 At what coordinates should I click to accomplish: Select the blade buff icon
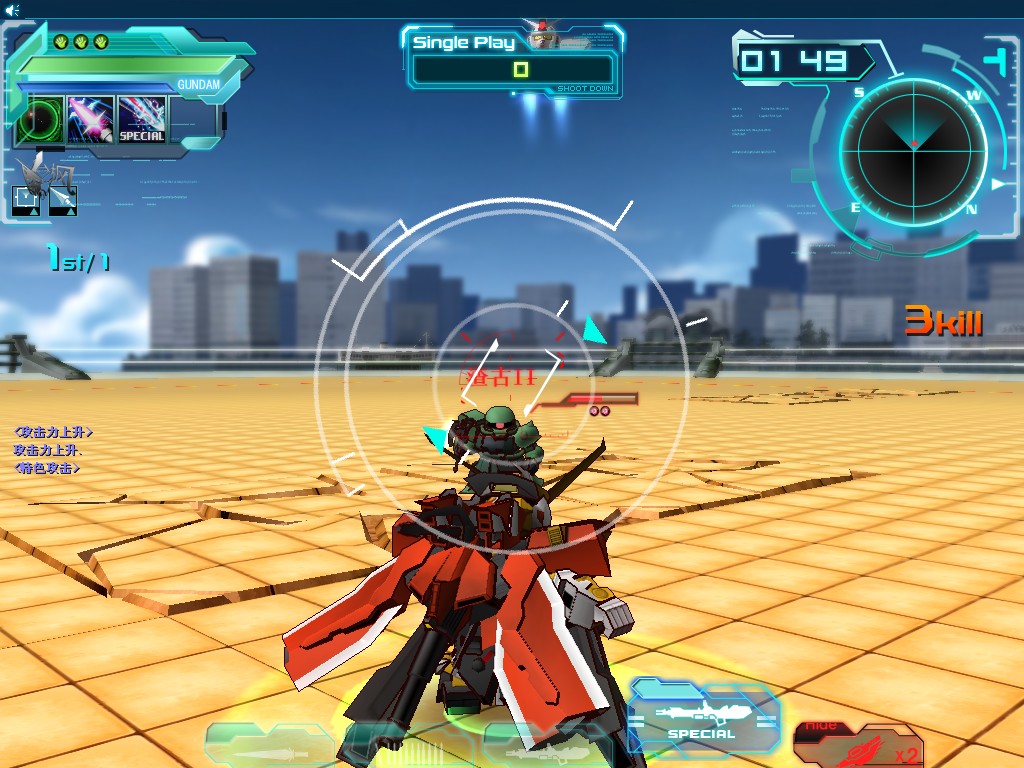(x=63, y=201)
